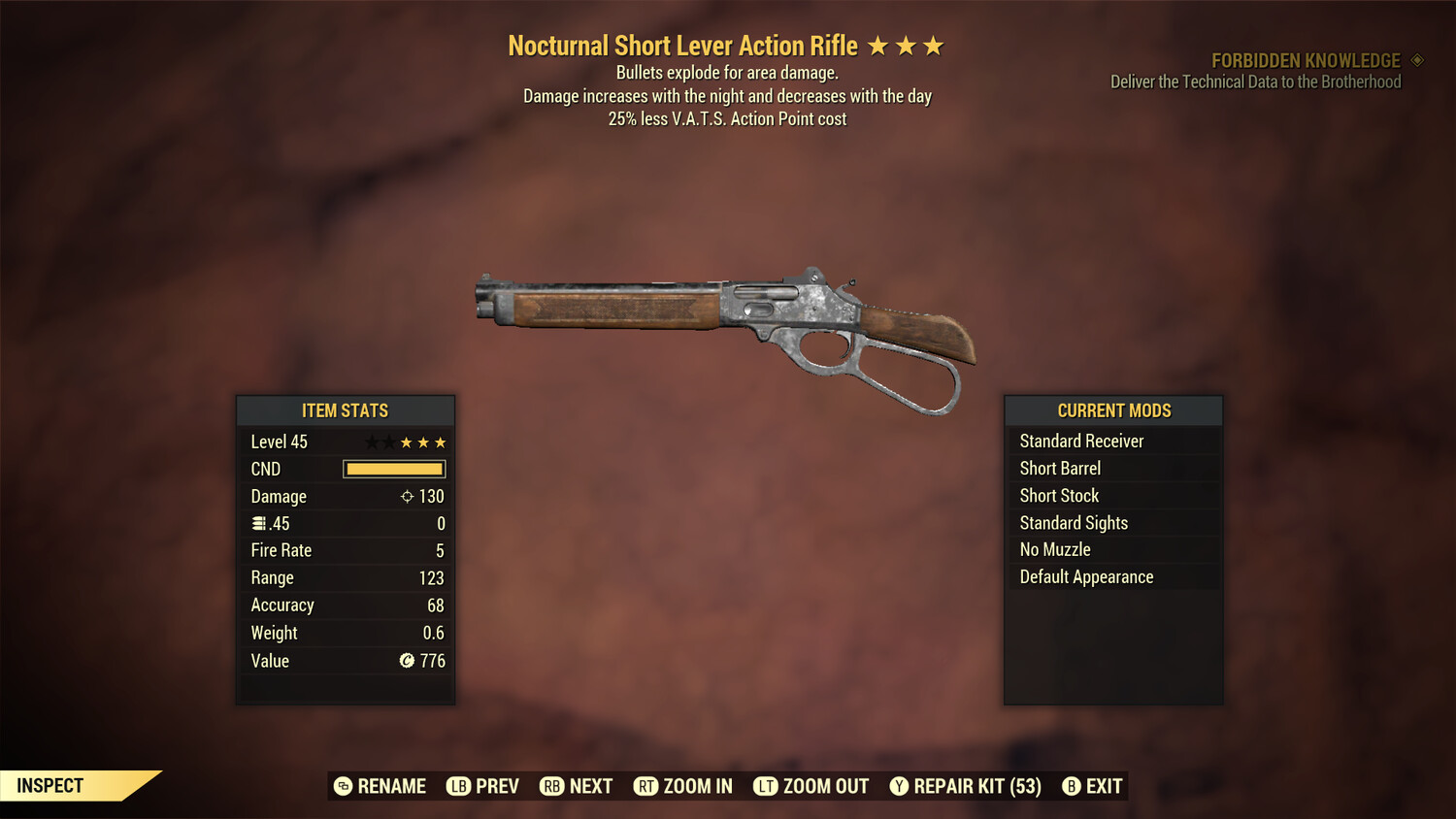Click the B icon for Exit

point(1072,786)
